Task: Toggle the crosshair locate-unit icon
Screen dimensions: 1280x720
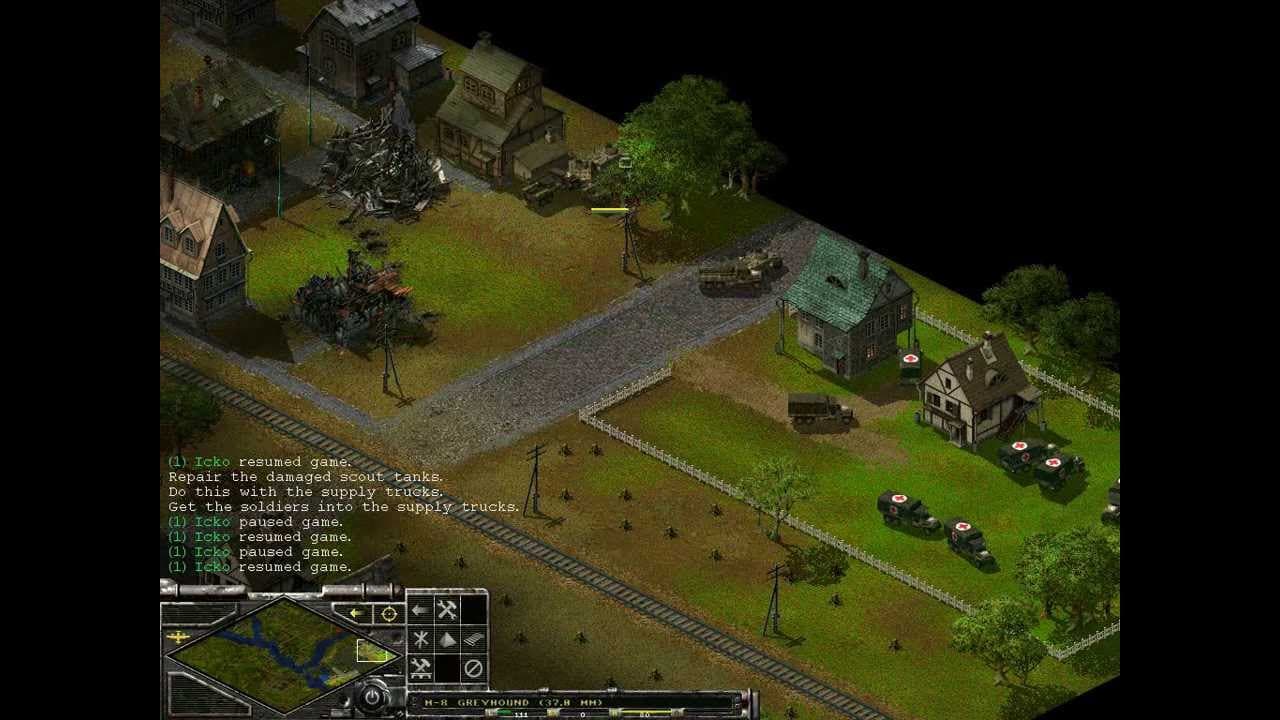Action: (388, 614)
